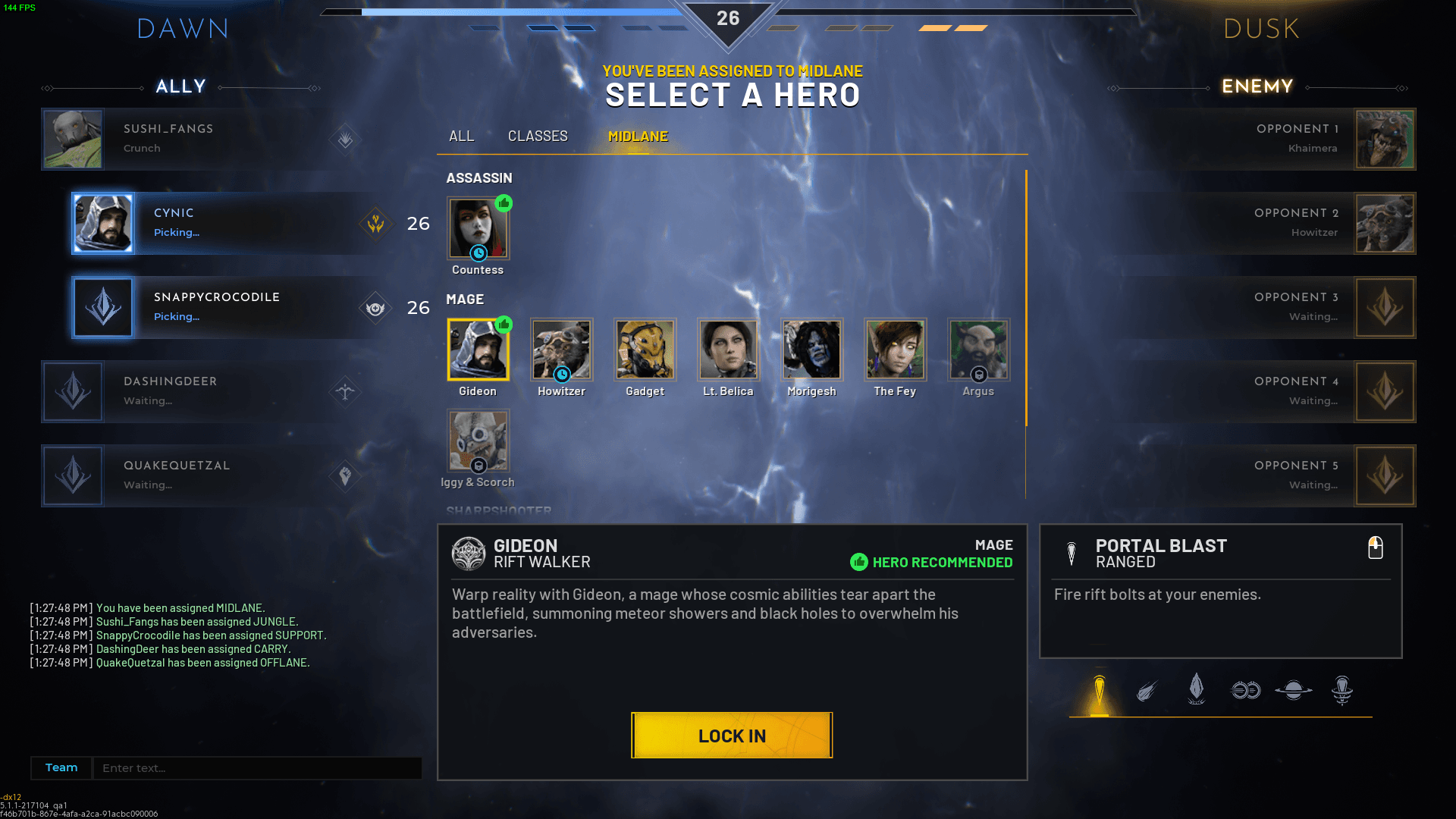Click Opponent 1 Khaimera portrait
The width and height of the screenshot is (1456, 819).
[1384, 139]
